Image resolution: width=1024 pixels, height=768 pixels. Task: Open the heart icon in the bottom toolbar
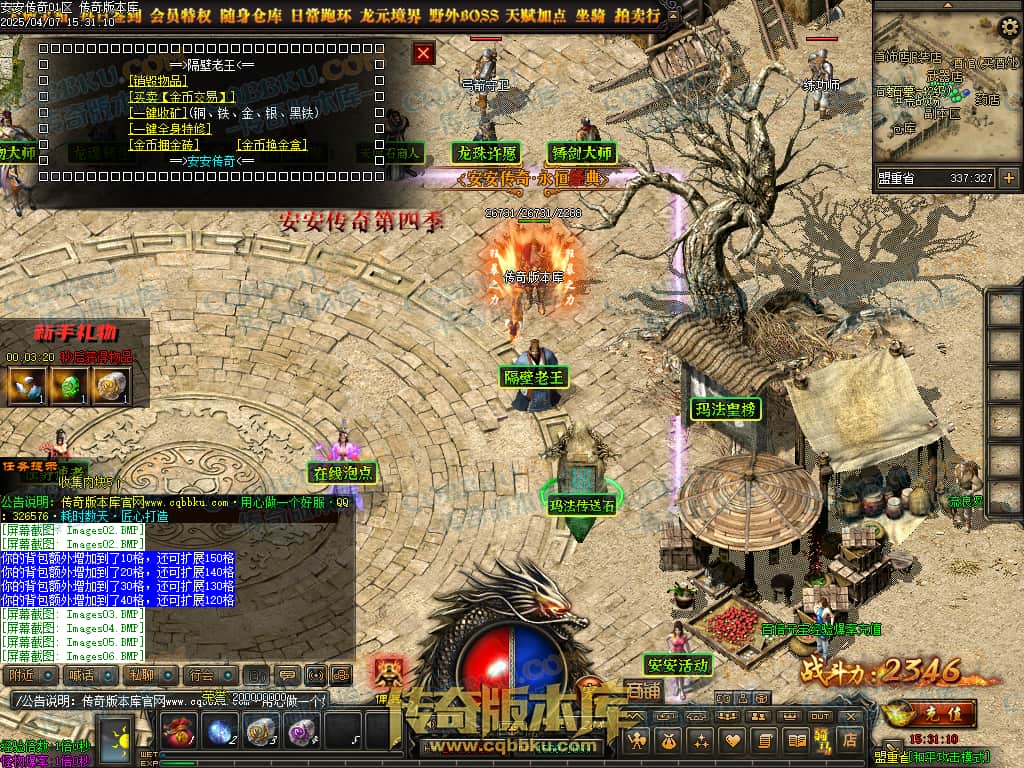733,740
